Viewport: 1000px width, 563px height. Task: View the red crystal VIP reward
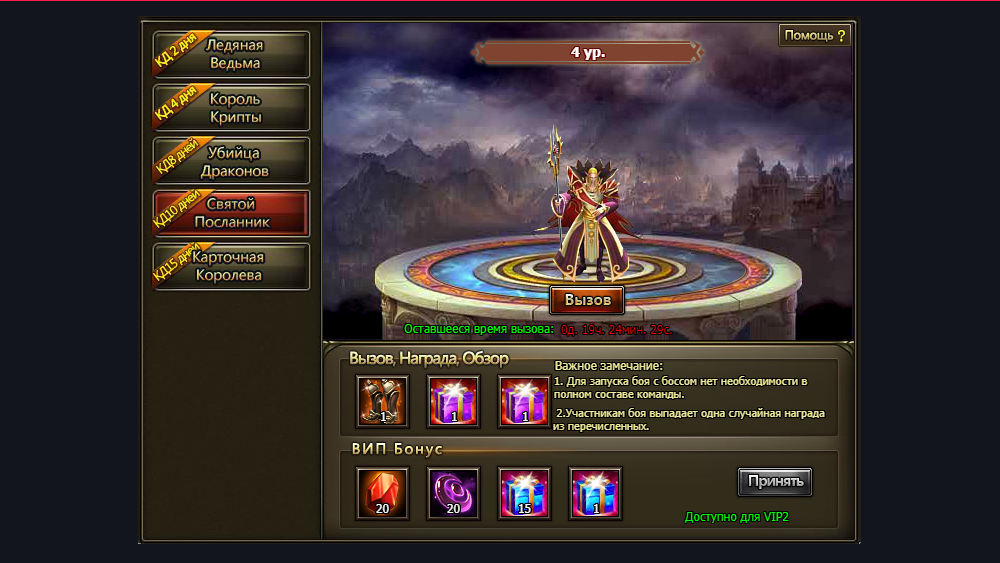pyautogui.click(x=382, y=493)
